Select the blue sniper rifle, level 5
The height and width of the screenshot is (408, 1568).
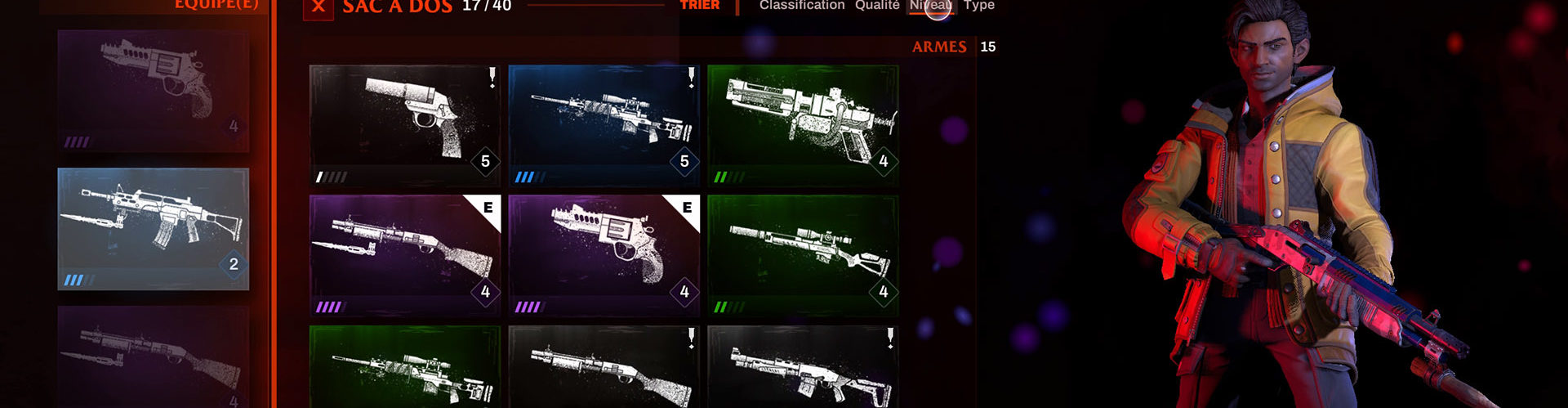[x=604, y=125]
